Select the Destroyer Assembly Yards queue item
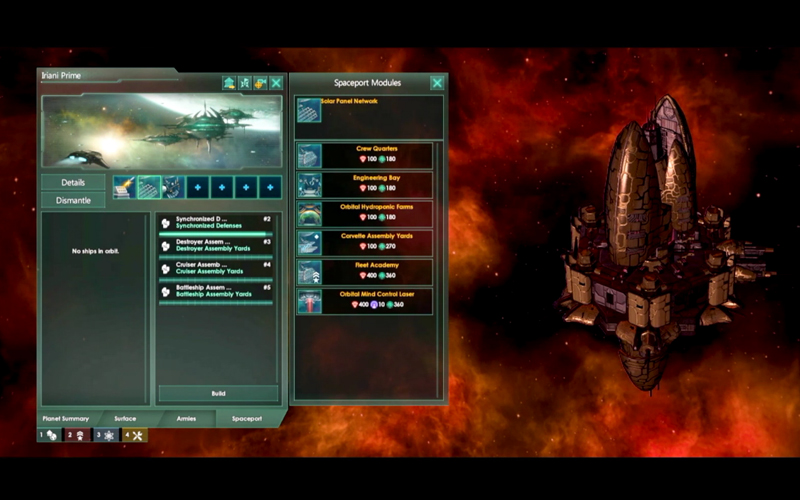The width and height of the screenshot is (800, 500). coord(216,246)
